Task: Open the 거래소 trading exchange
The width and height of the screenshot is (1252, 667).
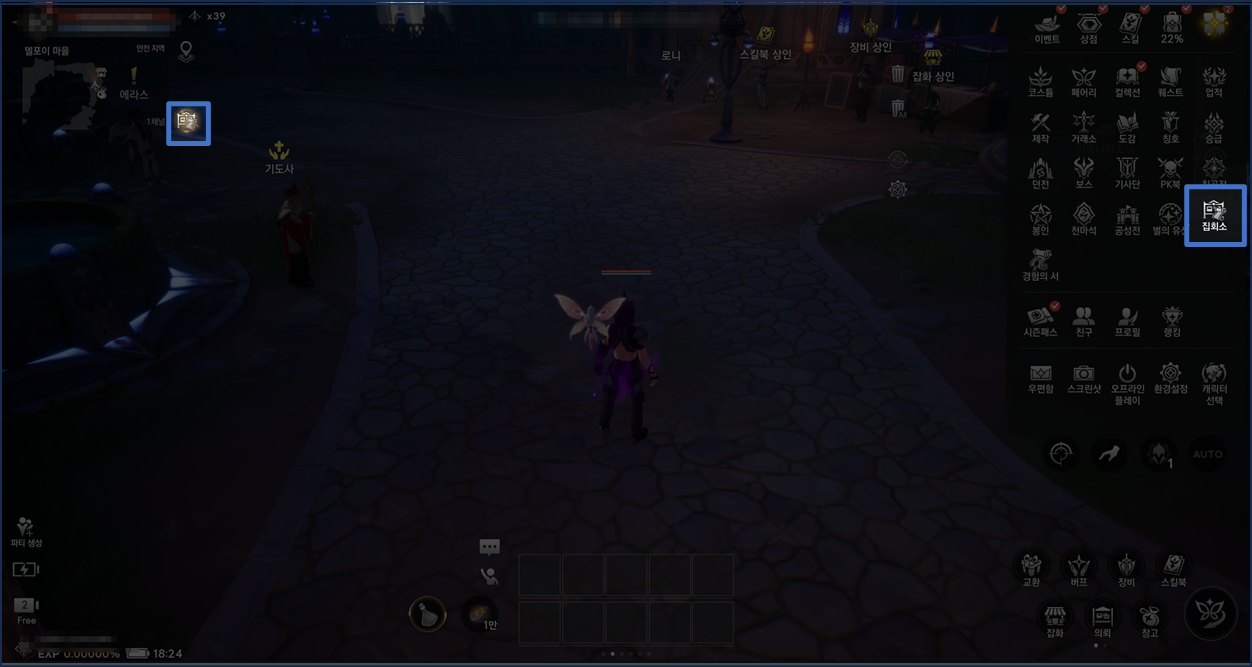Action: 1084,127
